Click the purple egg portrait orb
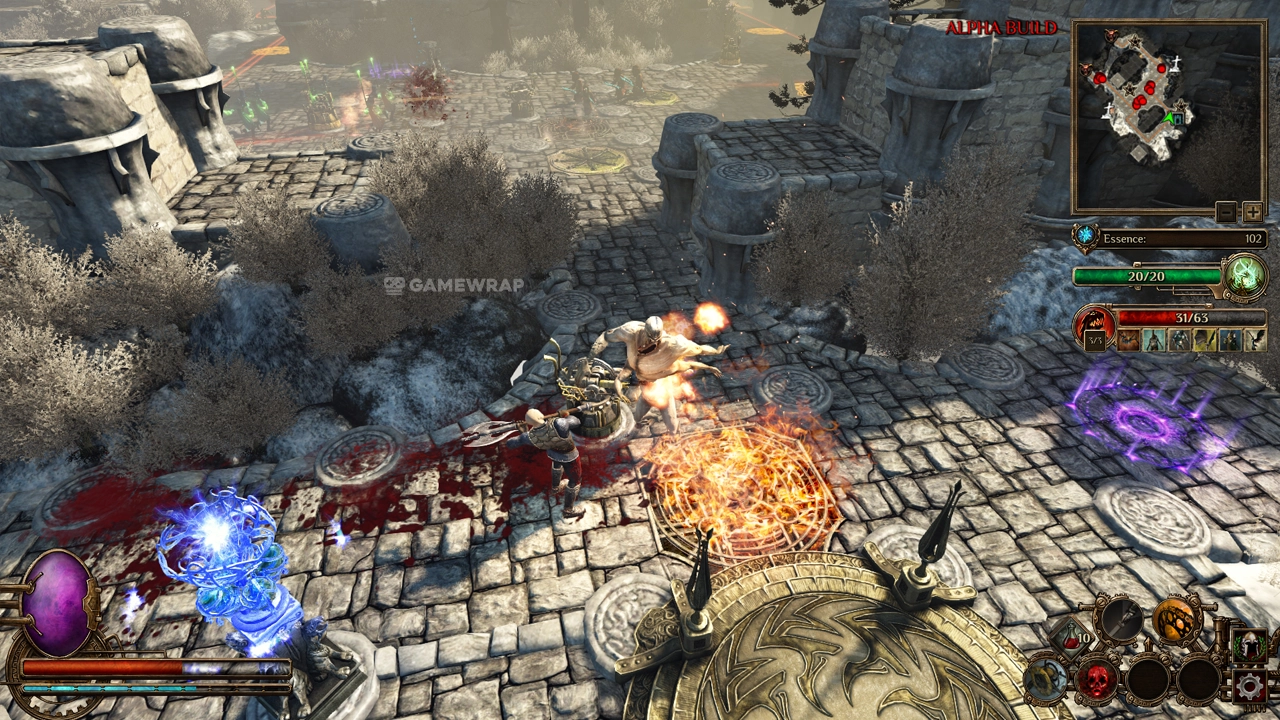Viewport: 1280px width, 720px height. (x=57, y=603)
